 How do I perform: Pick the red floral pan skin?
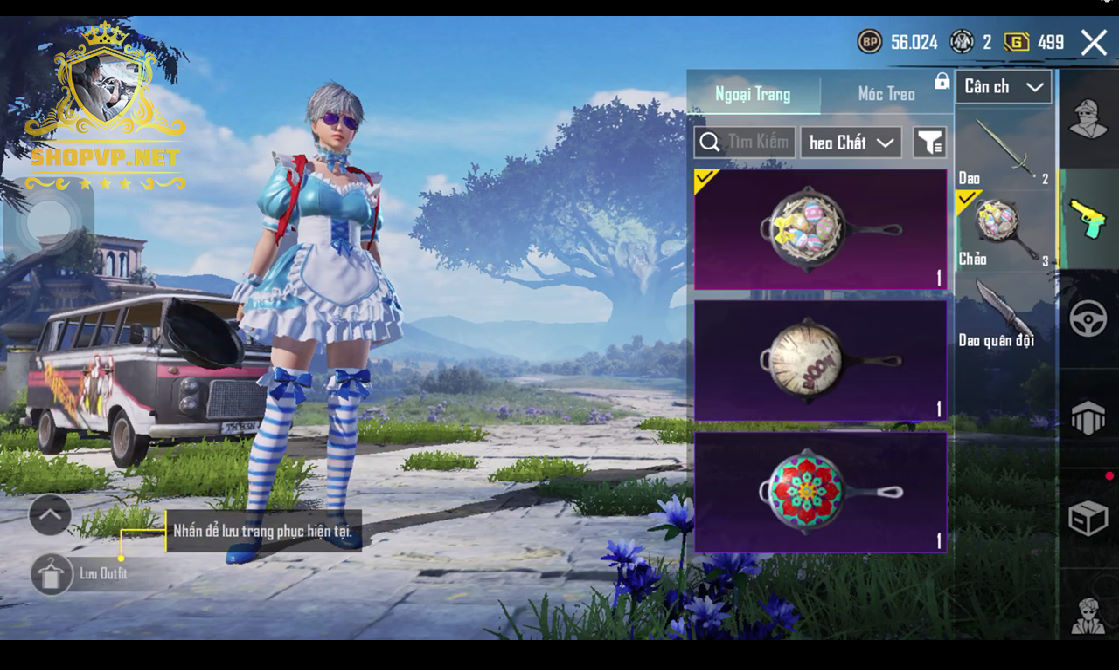coord(820,491)
